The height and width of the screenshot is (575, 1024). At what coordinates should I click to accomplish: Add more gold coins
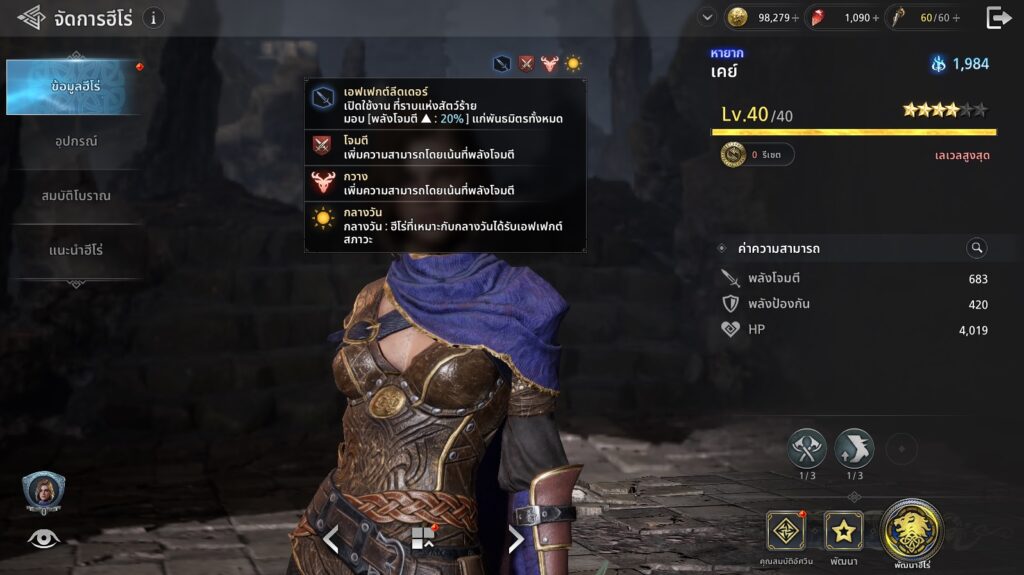796,17
